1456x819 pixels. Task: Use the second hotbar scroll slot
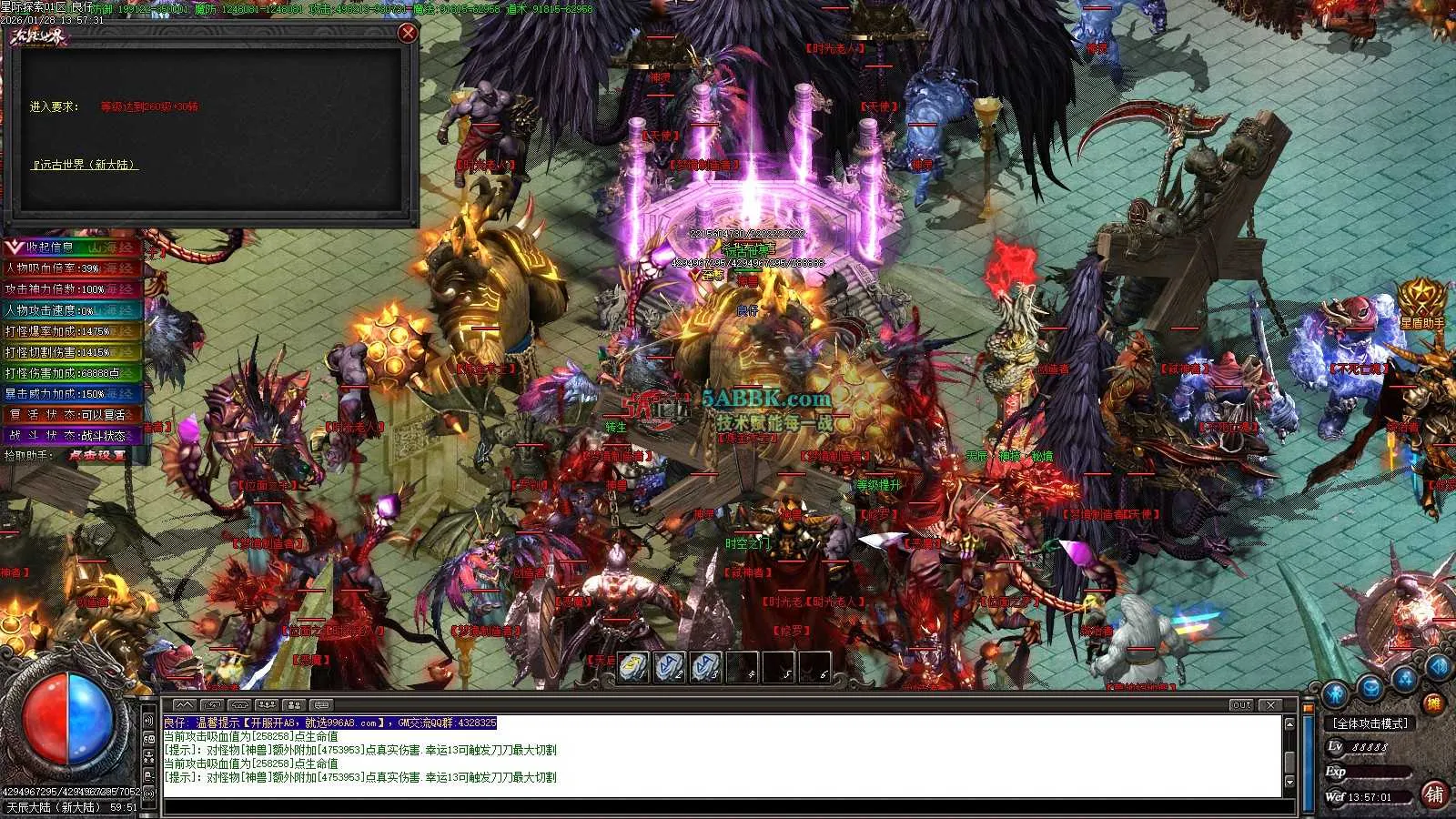670,667
